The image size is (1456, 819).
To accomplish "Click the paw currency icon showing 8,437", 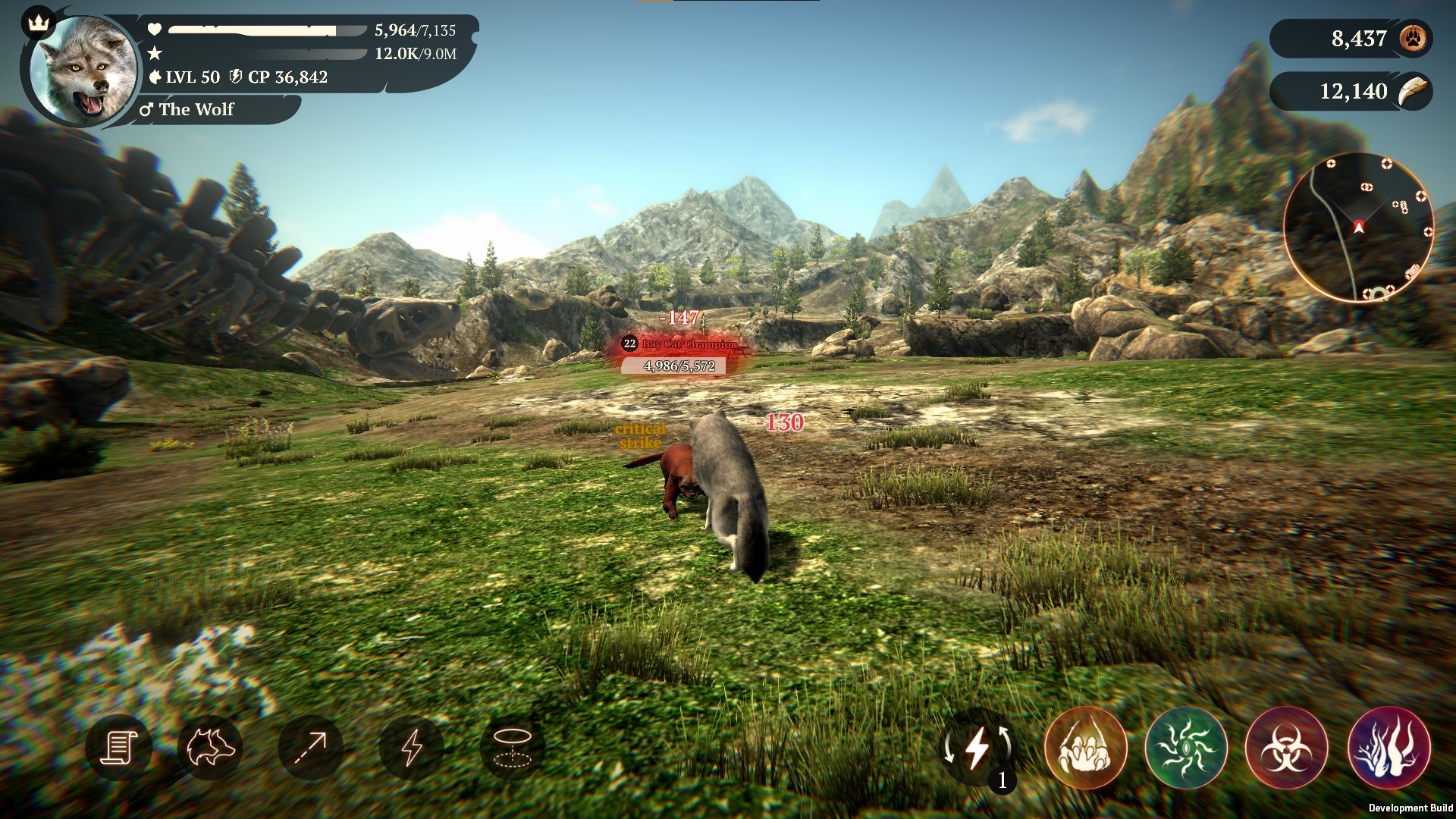I will coord(1412,38).
